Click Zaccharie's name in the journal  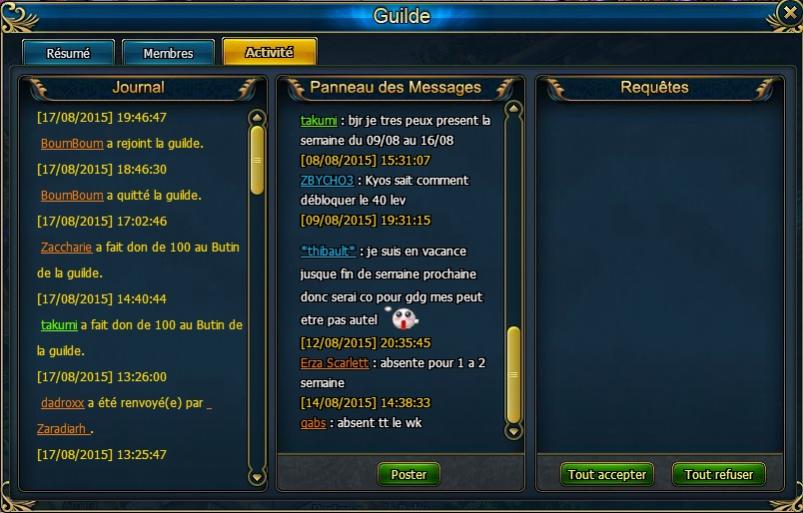point(66,247)
